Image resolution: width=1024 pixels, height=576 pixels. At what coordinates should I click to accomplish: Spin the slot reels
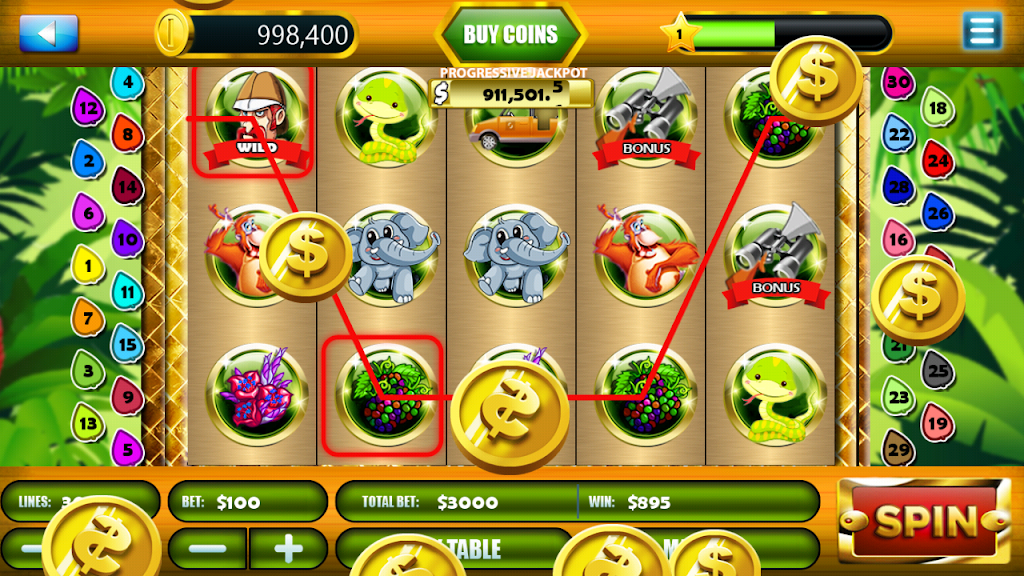pos(924,520)
